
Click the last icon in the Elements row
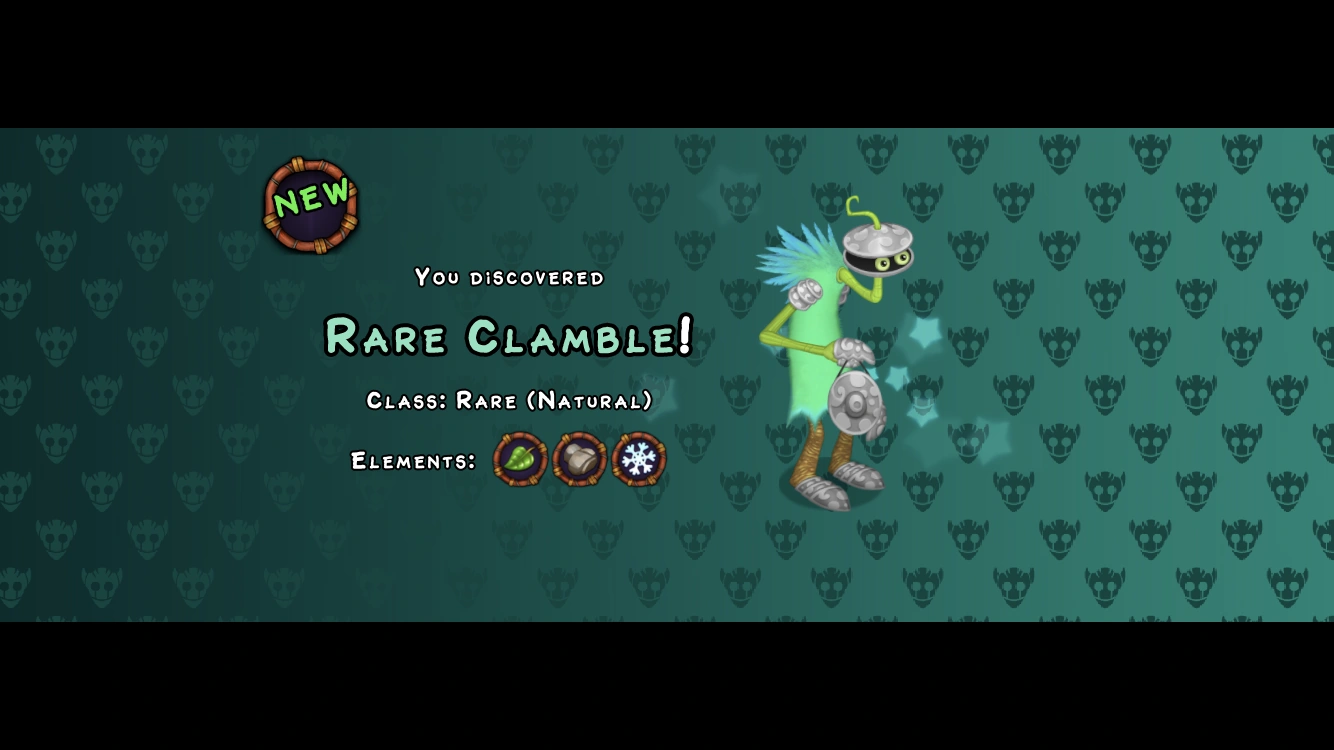pos(637,459)
